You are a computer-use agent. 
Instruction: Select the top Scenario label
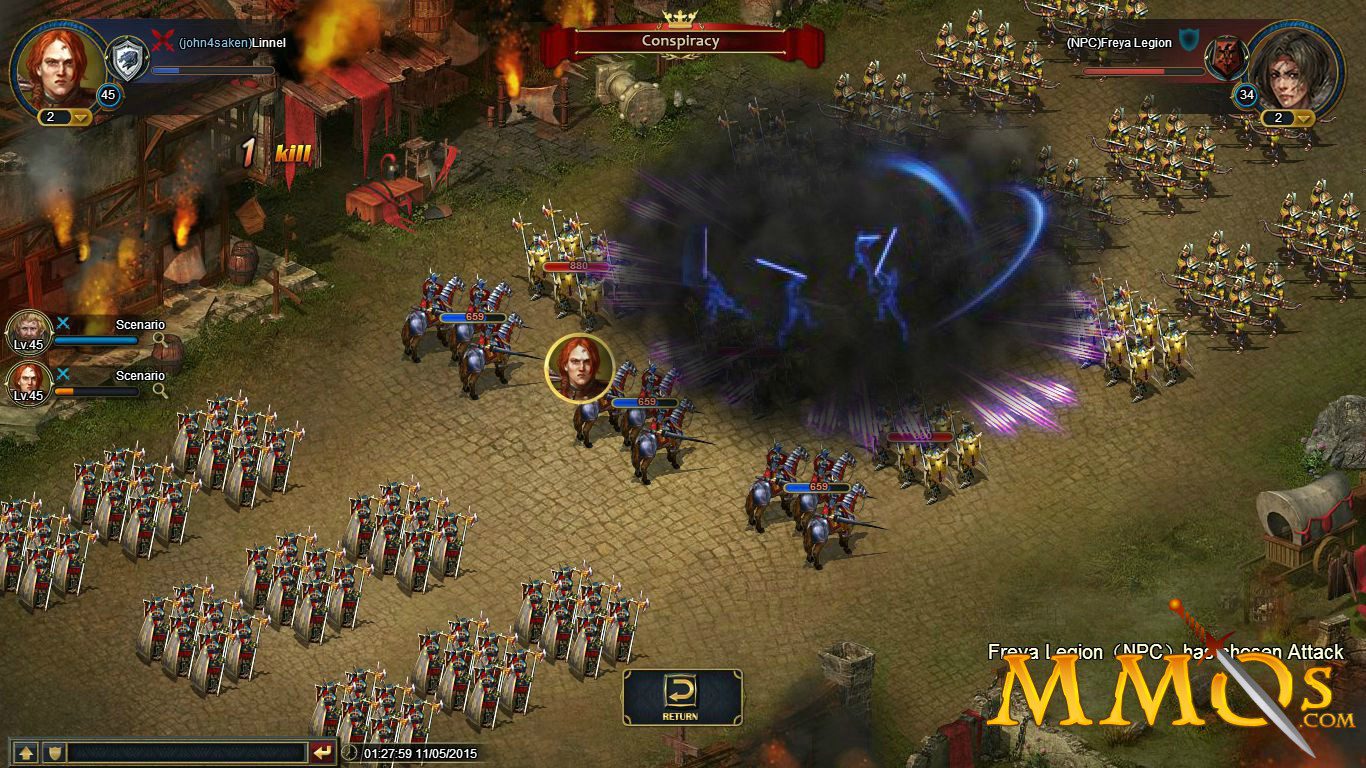141,324
